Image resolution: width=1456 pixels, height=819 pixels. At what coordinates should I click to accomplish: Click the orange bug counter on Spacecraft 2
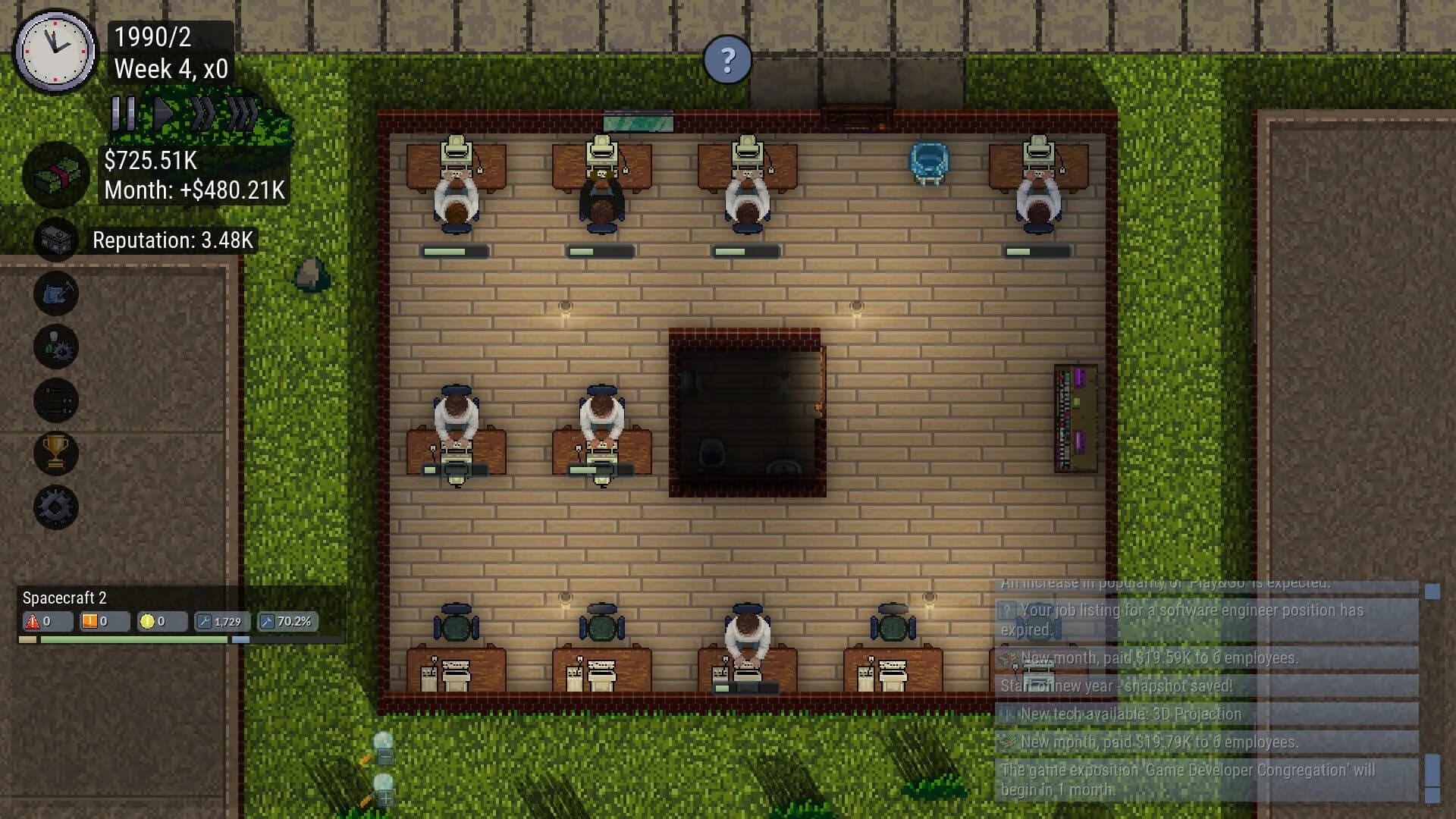pyautogui.click(x=89, y=621)
